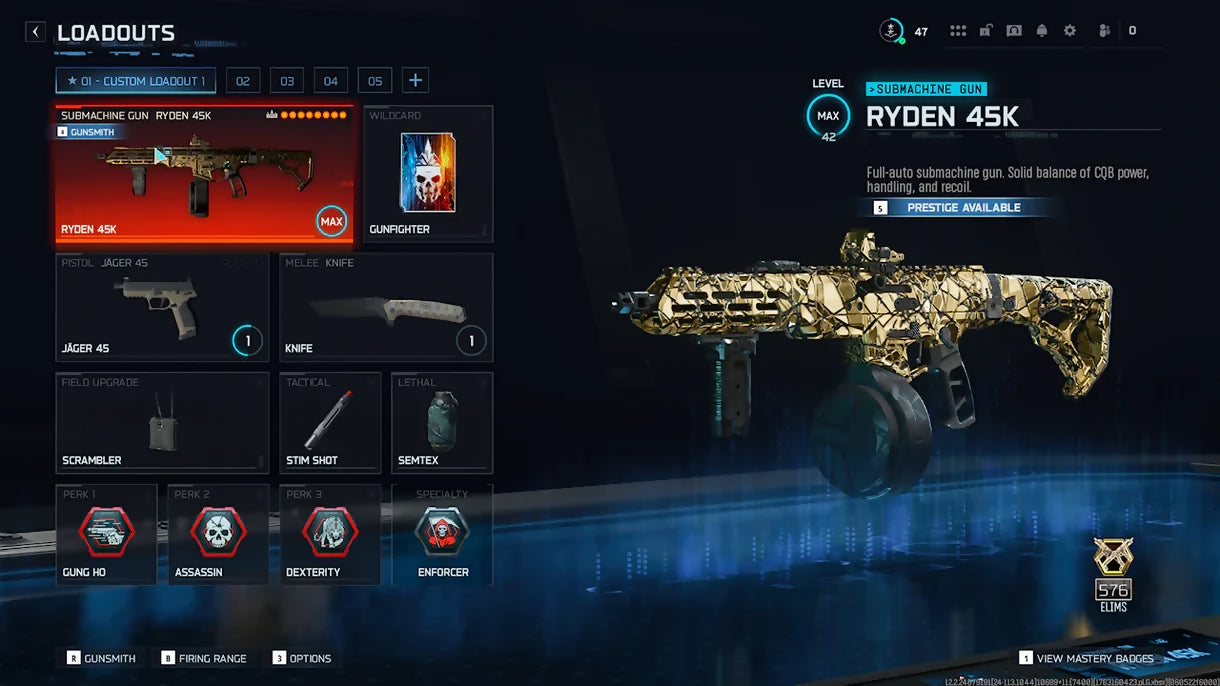Choose the Semtex lethal slot

pos(442,423)
